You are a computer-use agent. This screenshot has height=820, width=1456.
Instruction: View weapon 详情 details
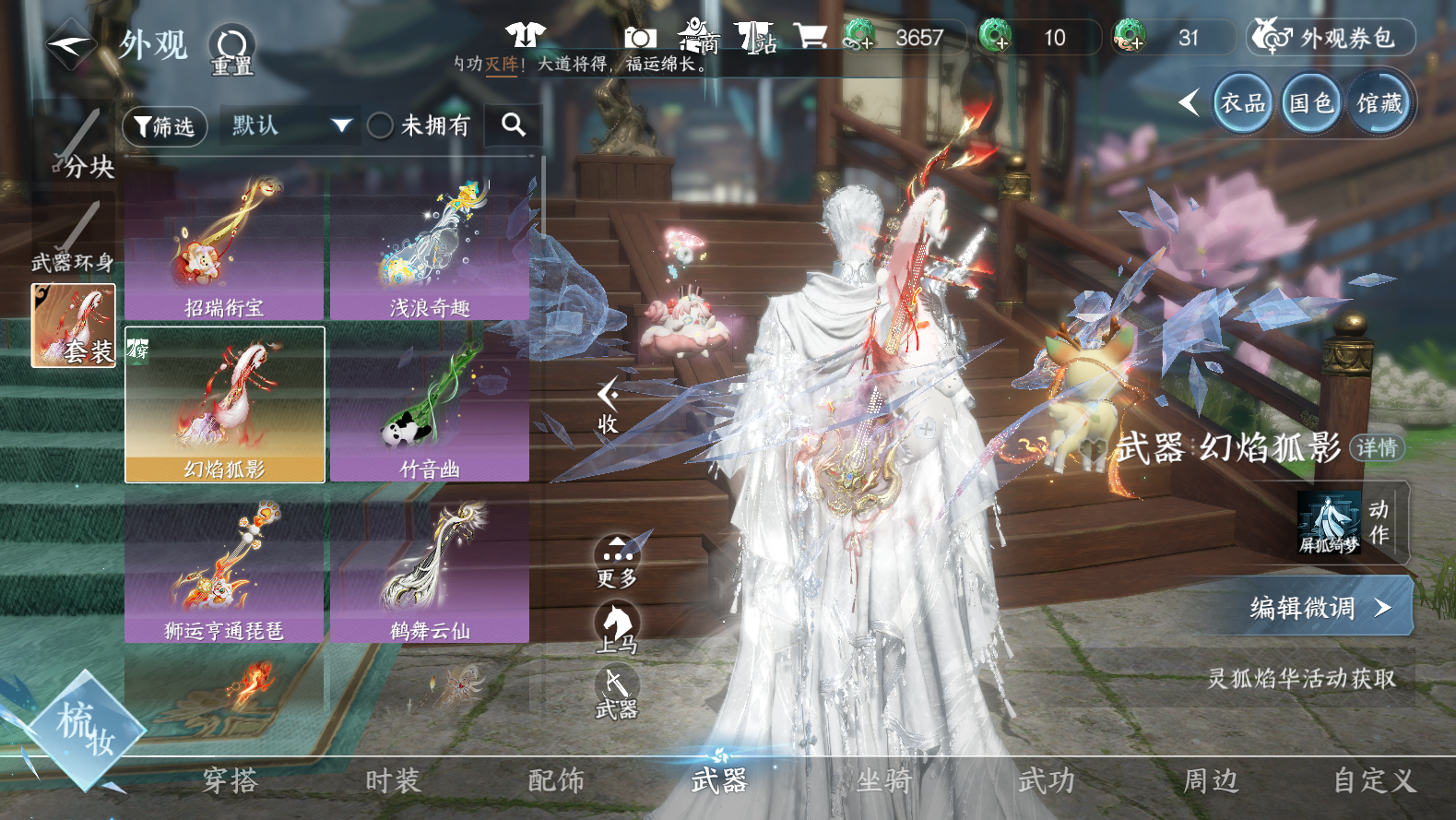1377,448
